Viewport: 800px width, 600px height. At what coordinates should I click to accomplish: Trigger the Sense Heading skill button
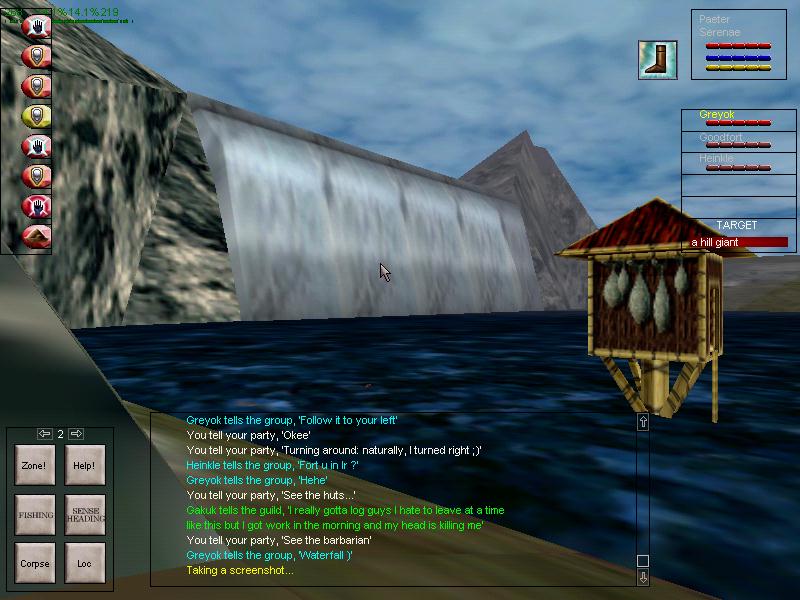point(84,514)
